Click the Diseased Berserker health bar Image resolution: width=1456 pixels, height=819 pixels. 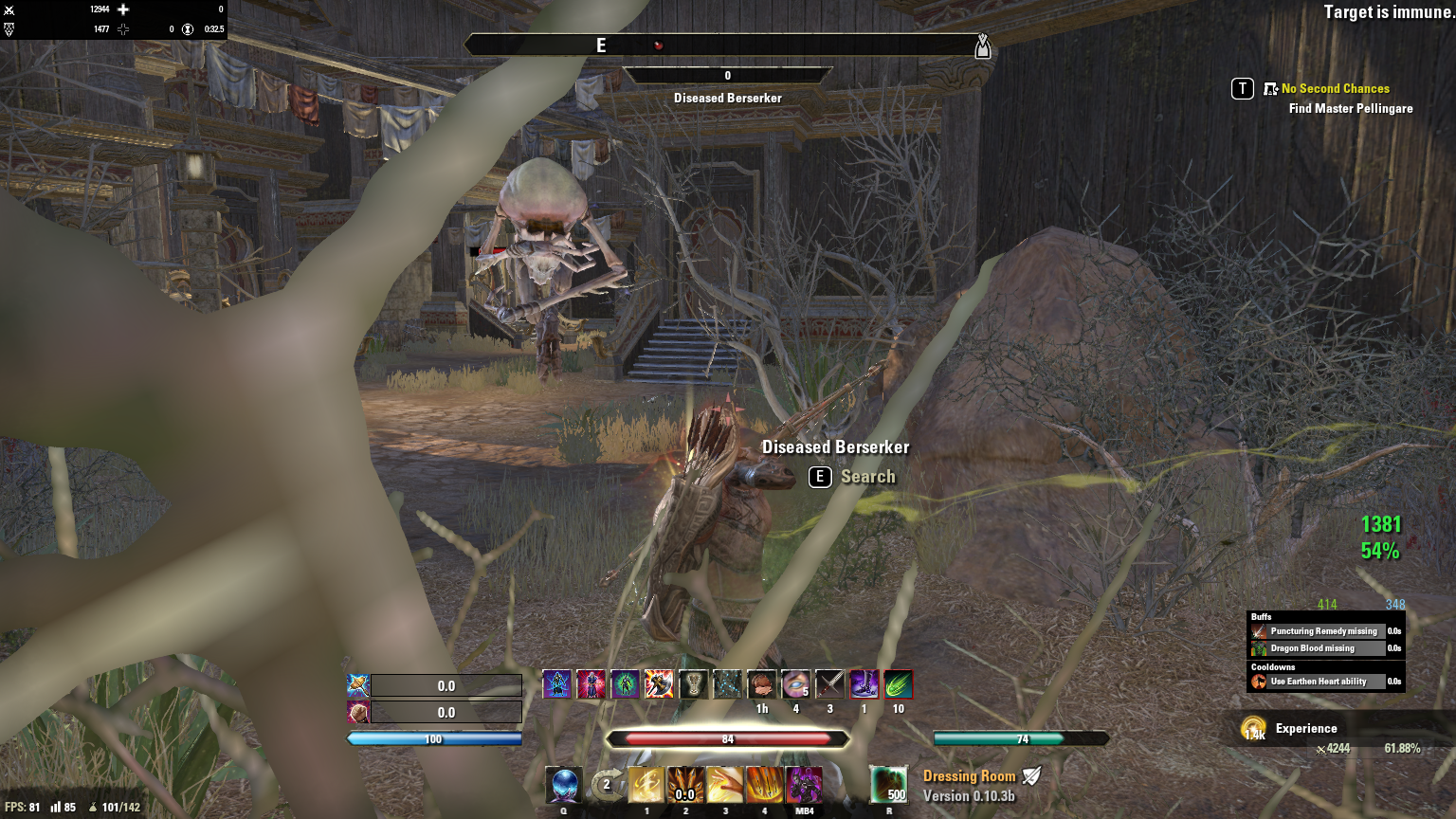click(x=727, y=75)
